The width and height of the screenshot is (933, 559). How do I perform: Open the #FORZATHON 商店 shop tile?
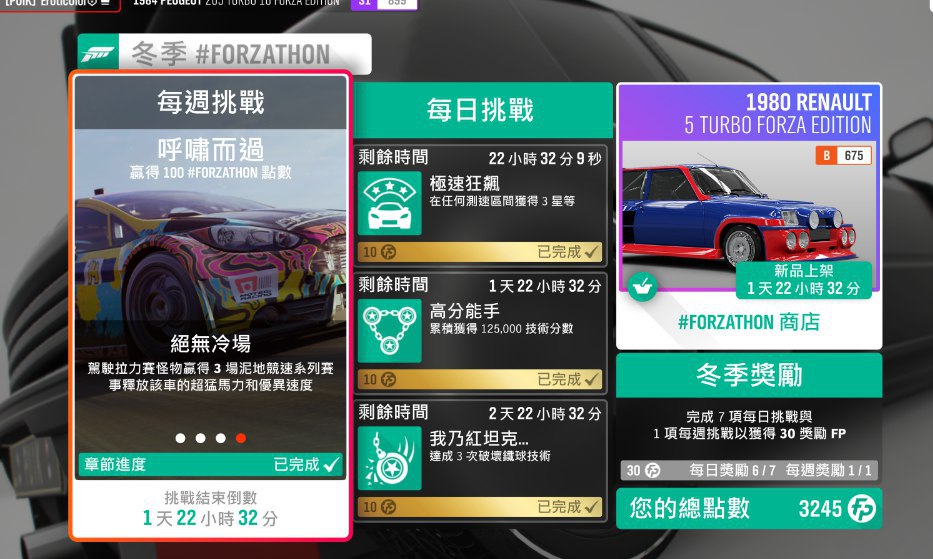[749, 215]
